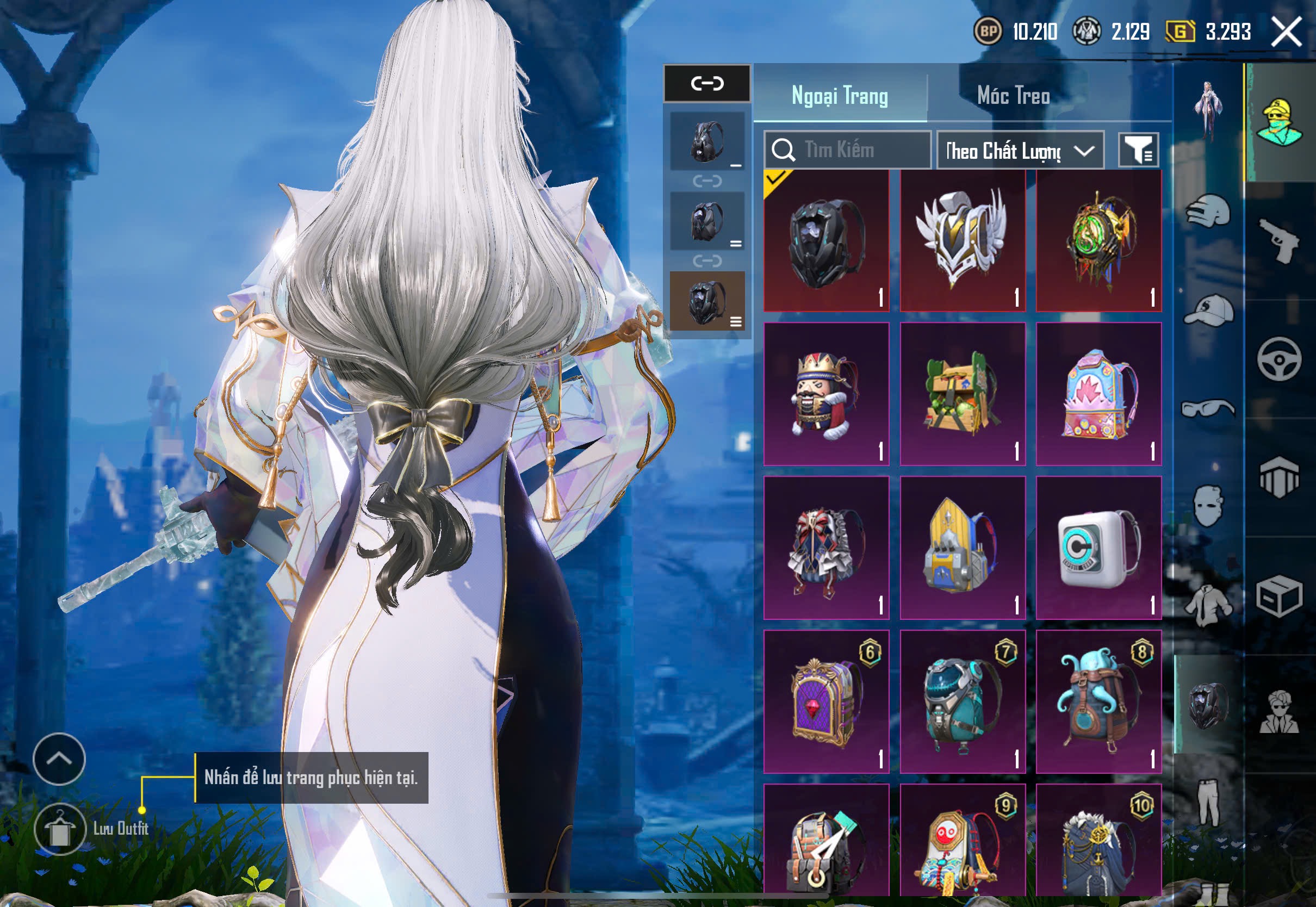The height and width of the screenshot is (907, 1316).
Task: Click the Tìm Kiếm search field
Action: click(x=847, y=150)
